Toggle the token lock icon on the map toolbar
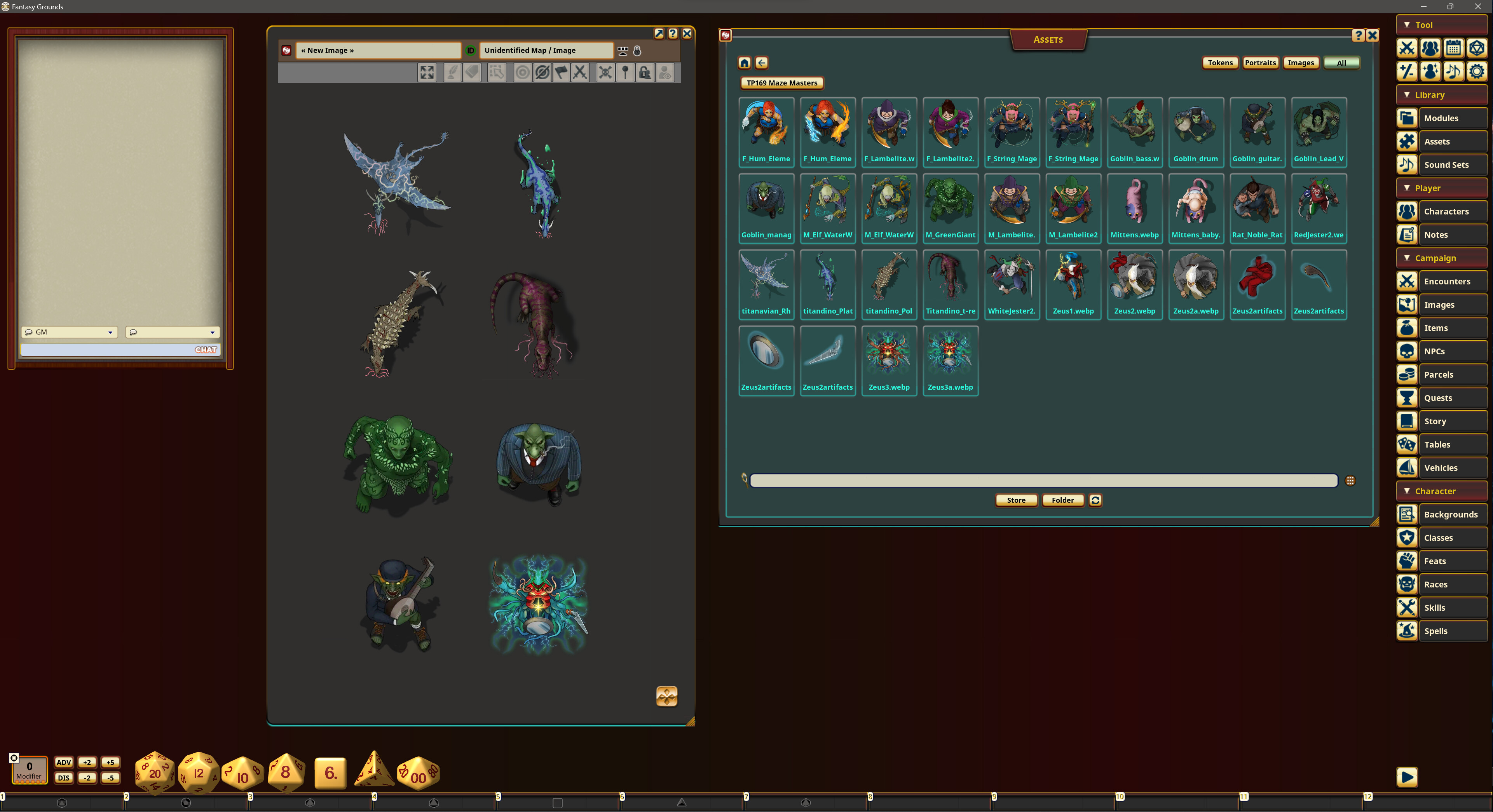 [x=644, y=72]
